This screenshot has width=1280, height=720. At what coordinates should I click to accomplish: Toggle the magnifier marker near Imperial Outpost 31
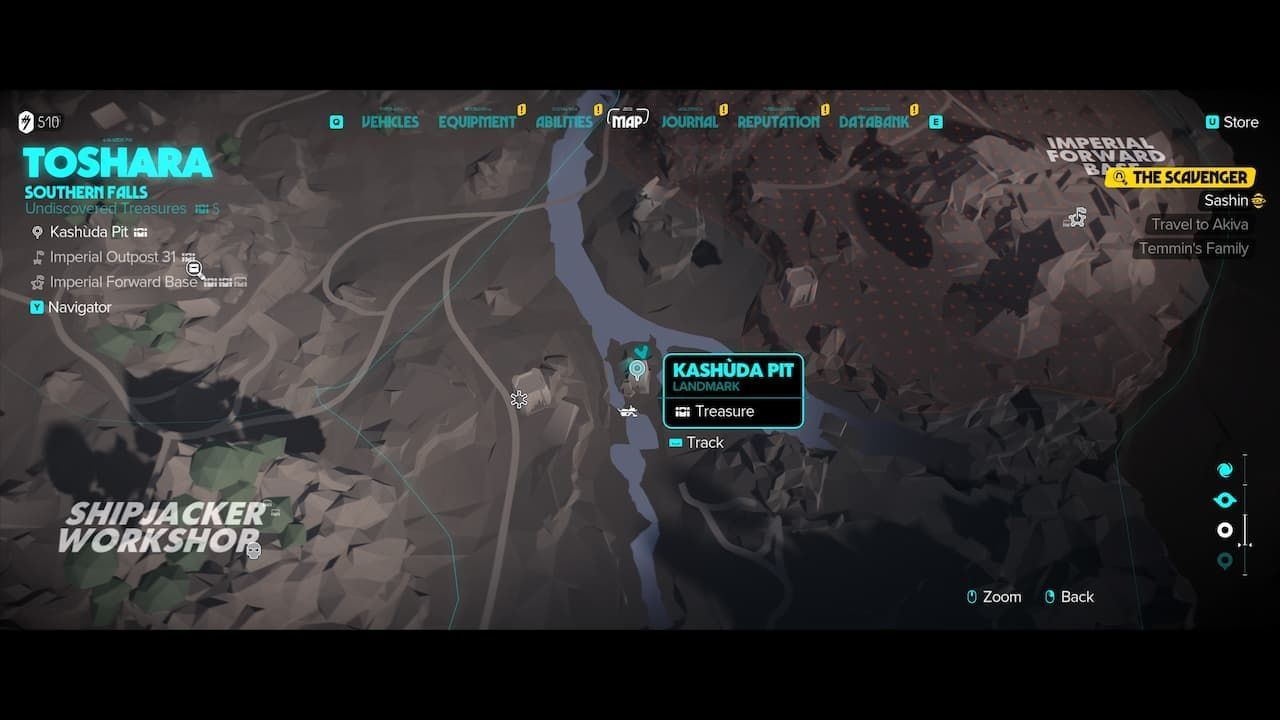[195, 269]
